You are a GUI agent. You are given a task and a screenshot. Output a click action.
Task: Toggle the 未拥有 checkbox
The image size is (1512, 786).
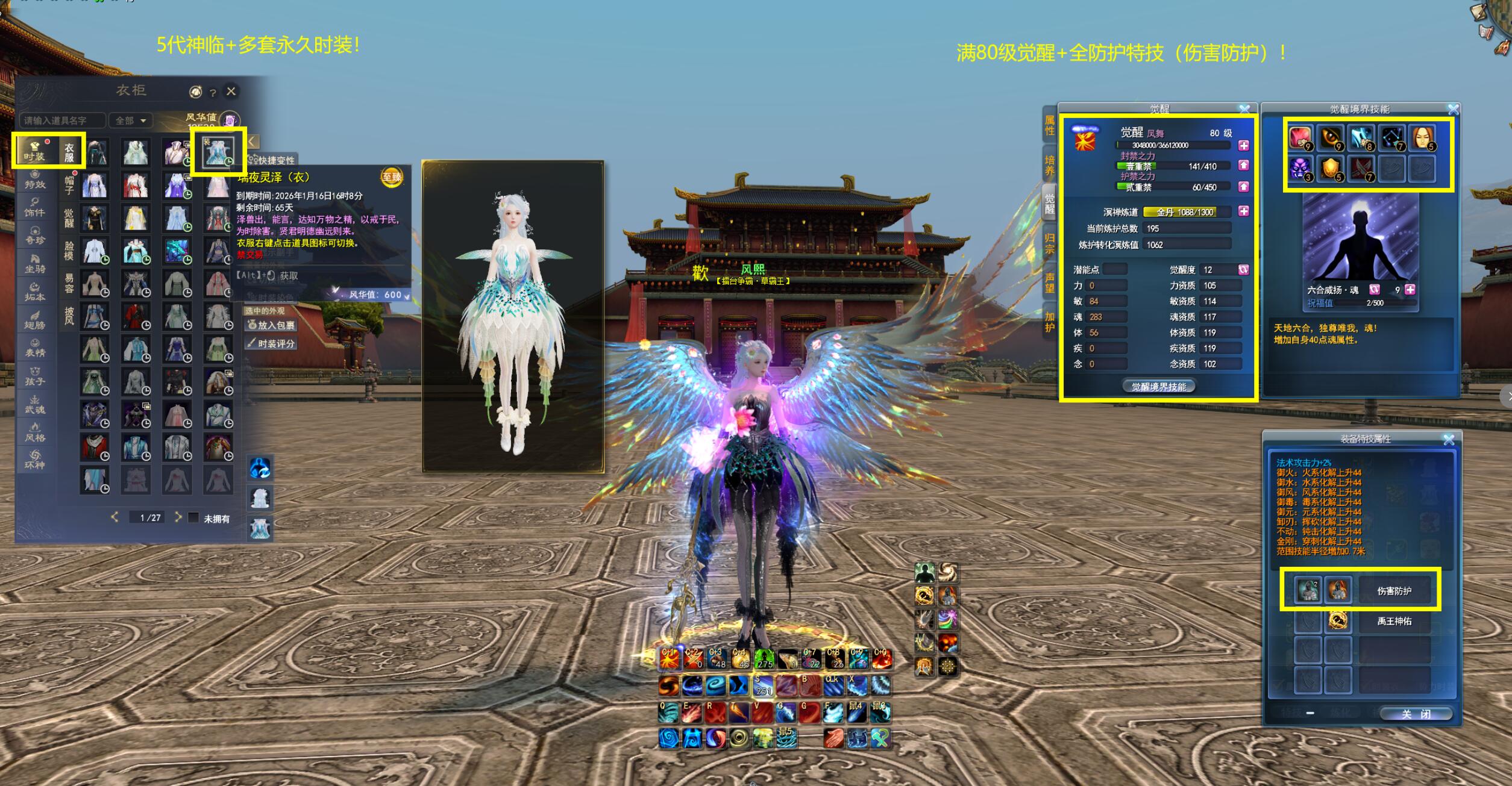coord(193,517)
